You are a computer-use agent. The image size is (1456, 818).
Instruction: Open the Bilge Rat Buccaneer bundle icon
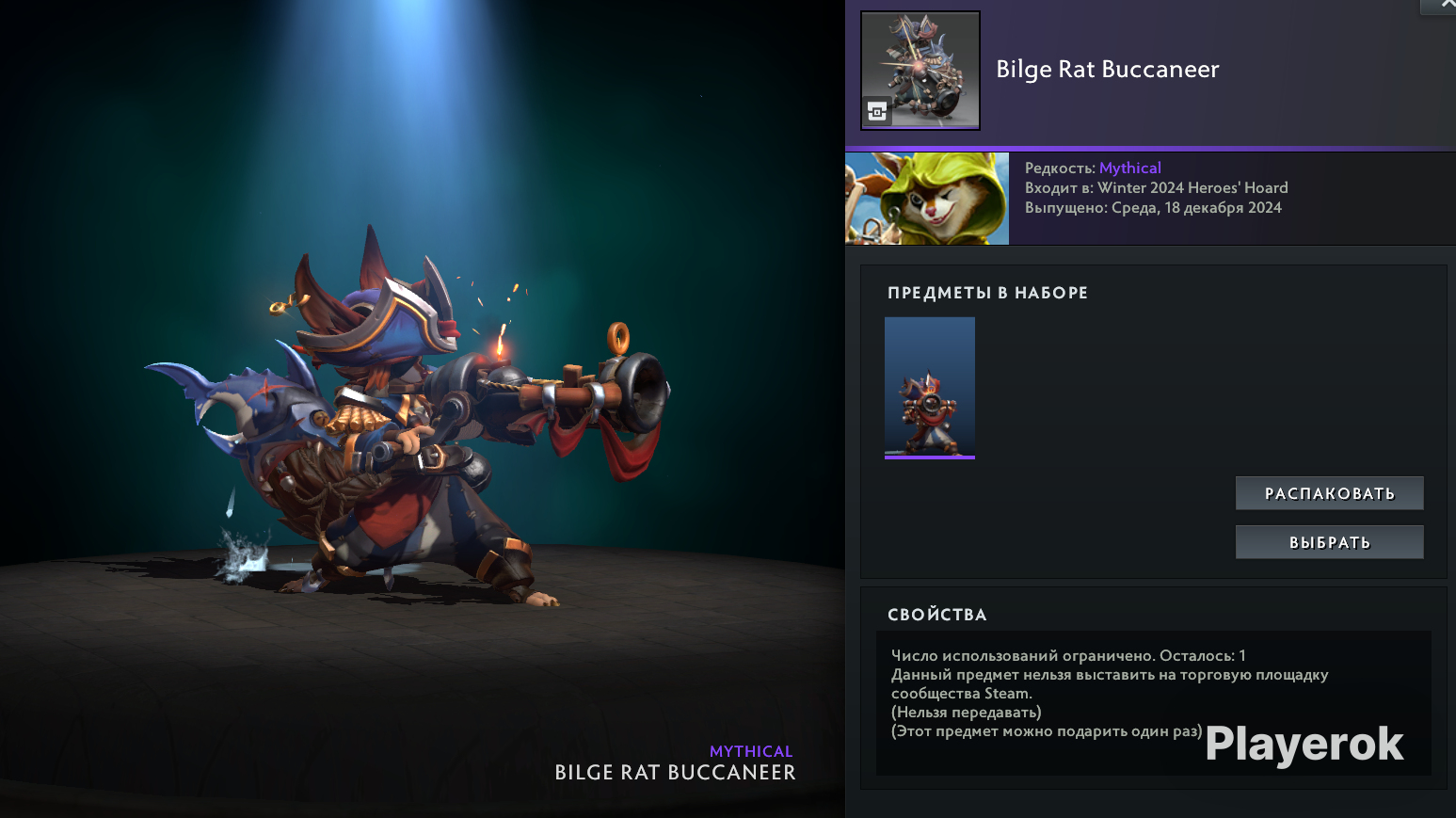point(920,71)
